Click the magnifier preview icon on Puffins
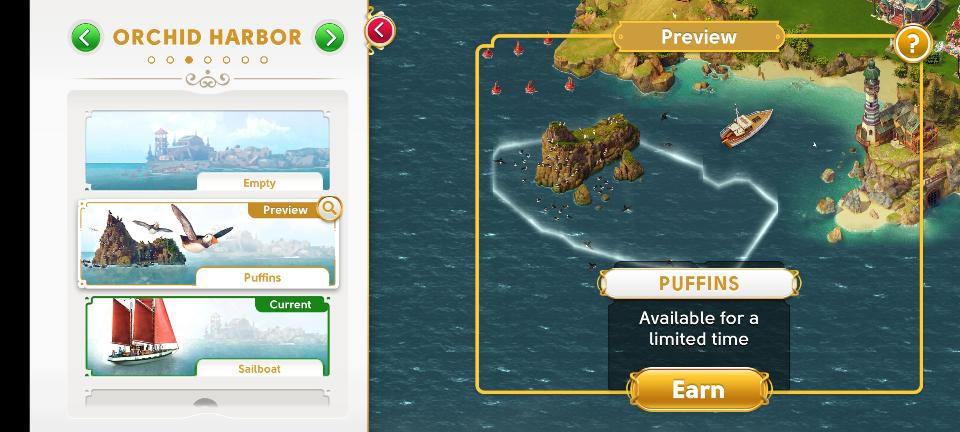The image size is (960, 432). 329,208
